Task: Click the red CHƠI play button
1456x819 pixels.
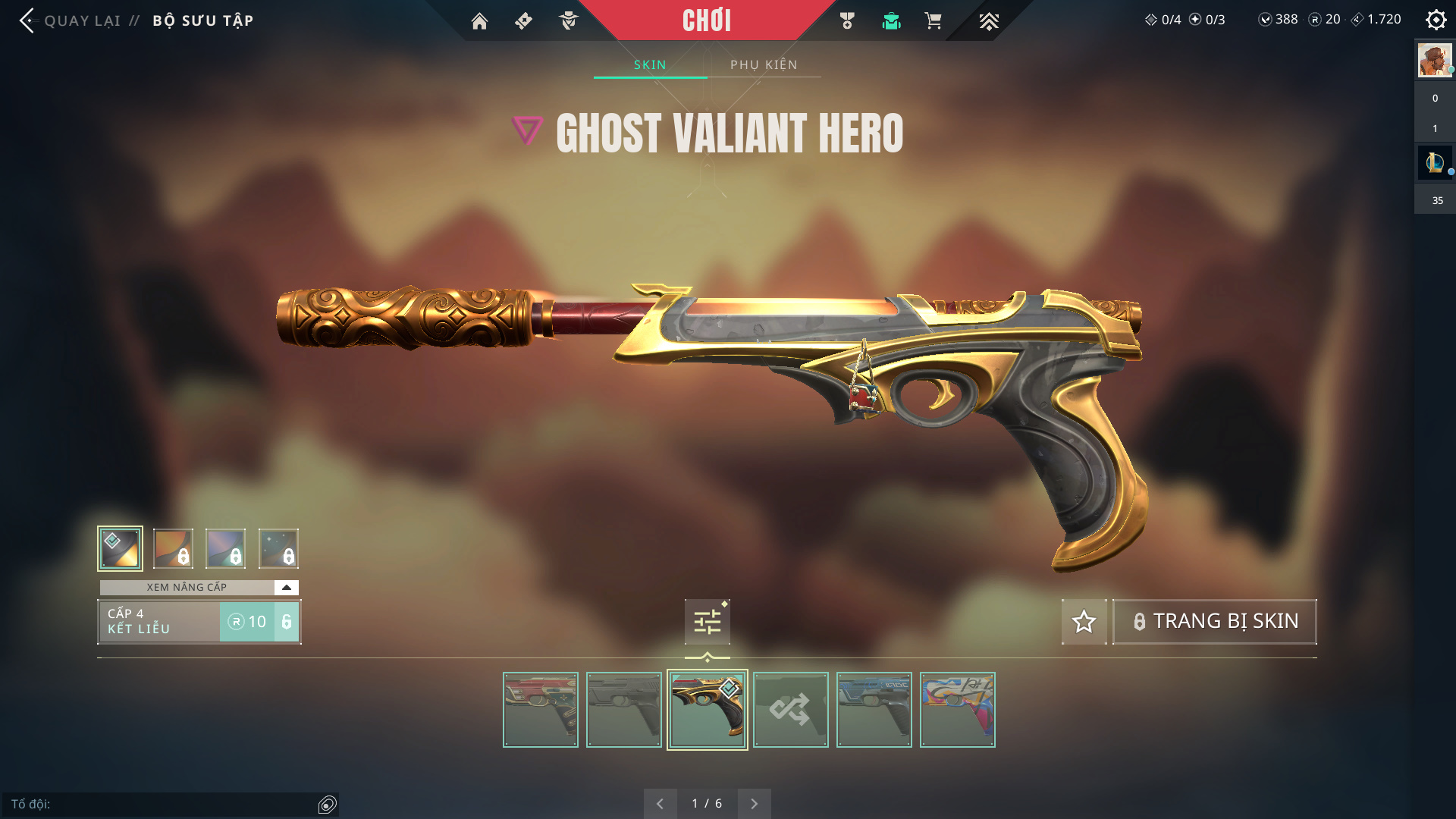Action: point(706,20)
